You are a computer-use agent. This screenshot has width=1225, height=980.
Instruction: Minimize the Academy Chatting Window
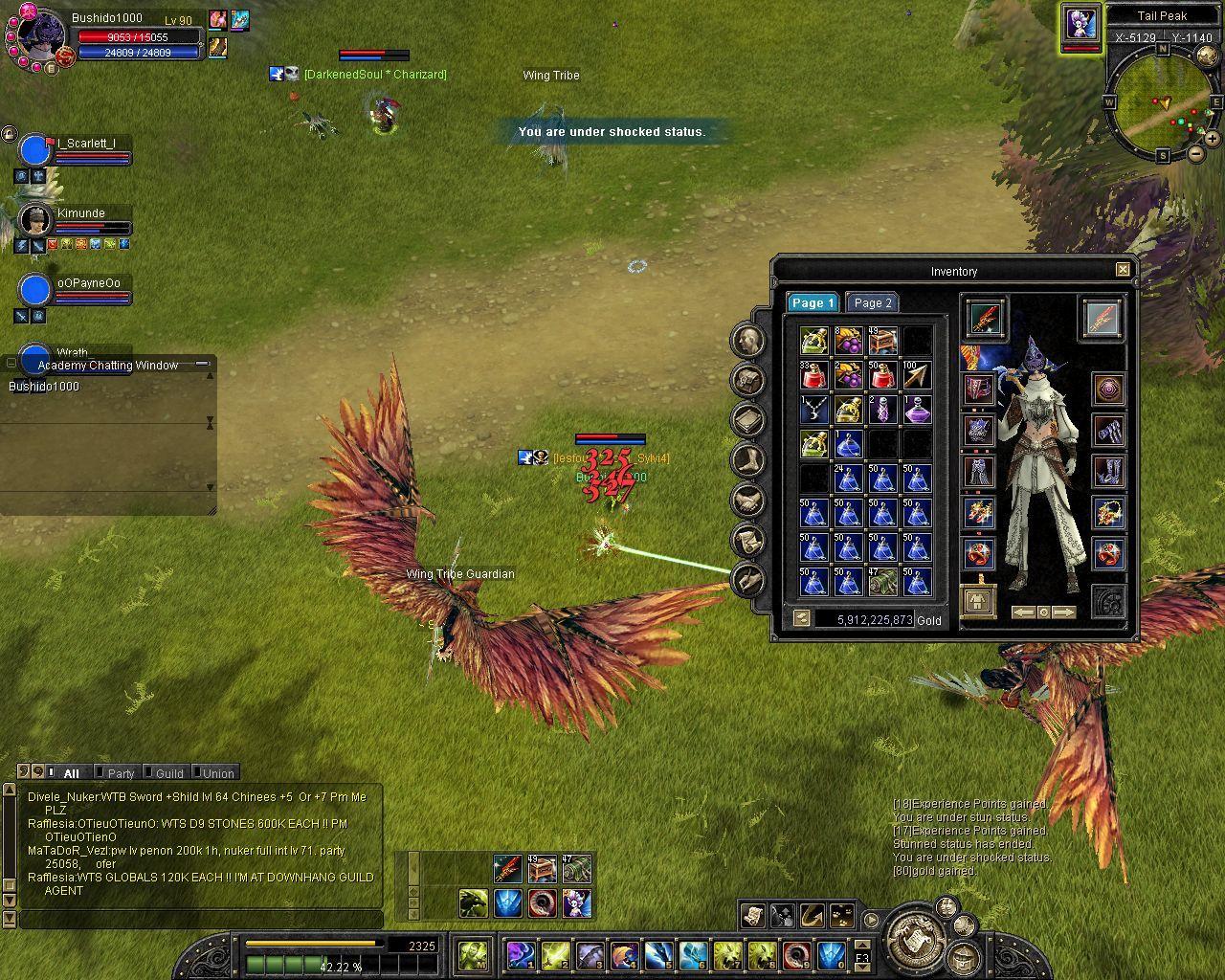[x=202, y=364]
